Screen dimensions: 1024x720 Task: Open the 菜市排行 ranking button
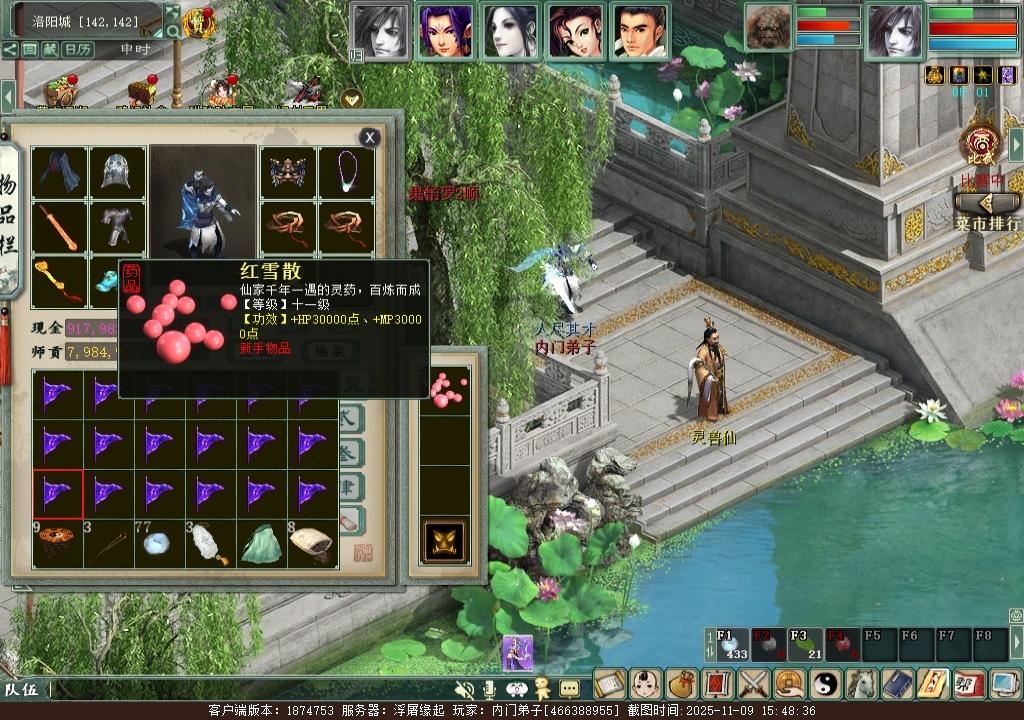point(988,211)
